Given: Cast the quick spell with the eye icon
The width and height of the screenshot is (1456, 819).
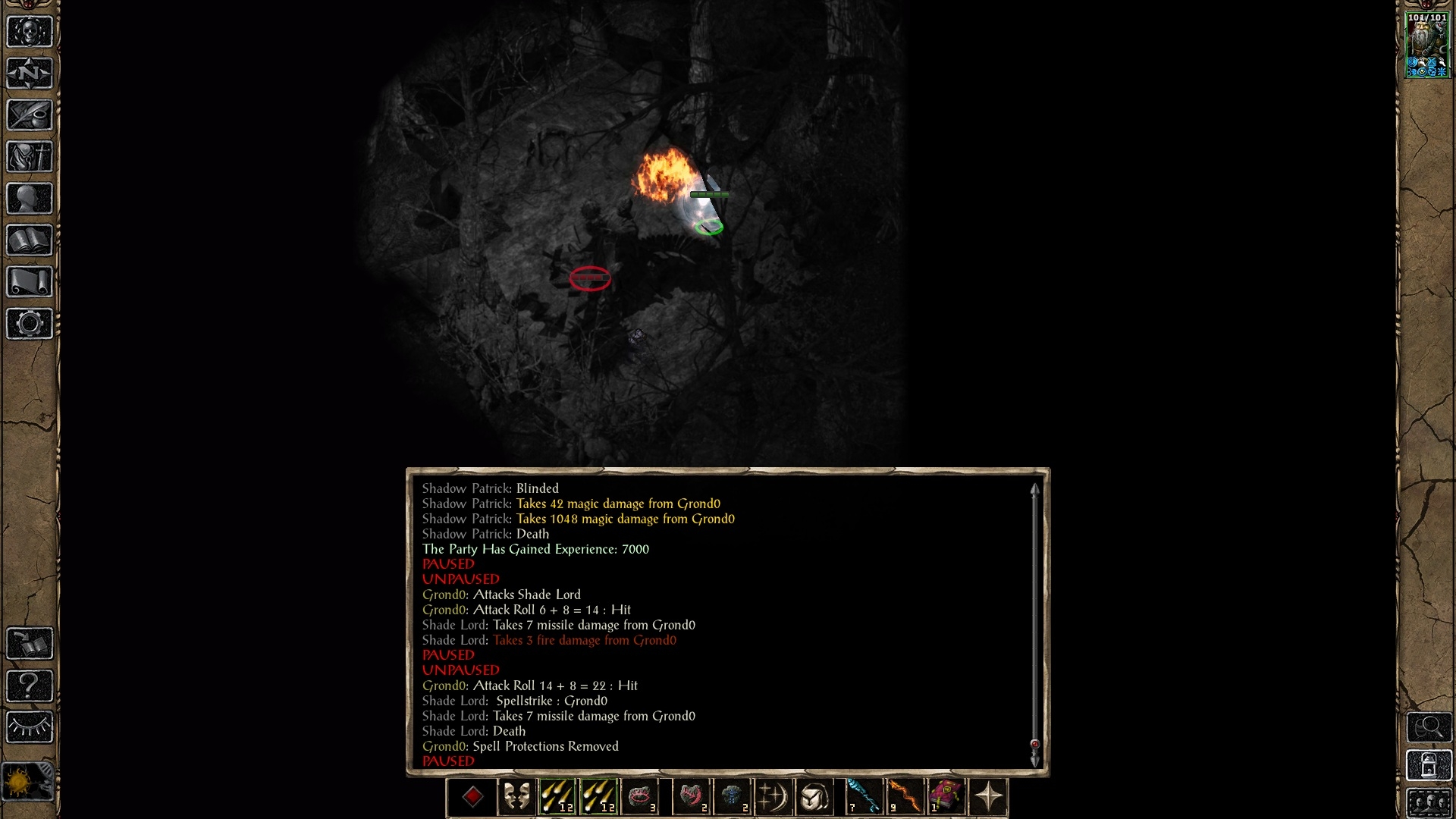Looking at the screenshot, I should (x=641, y=797).
